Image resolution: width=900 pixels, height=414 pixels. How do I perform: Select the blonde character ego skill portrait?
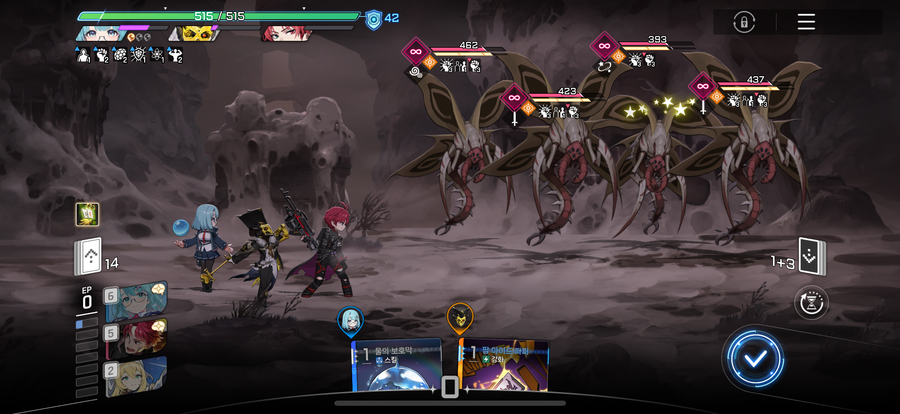137,376
